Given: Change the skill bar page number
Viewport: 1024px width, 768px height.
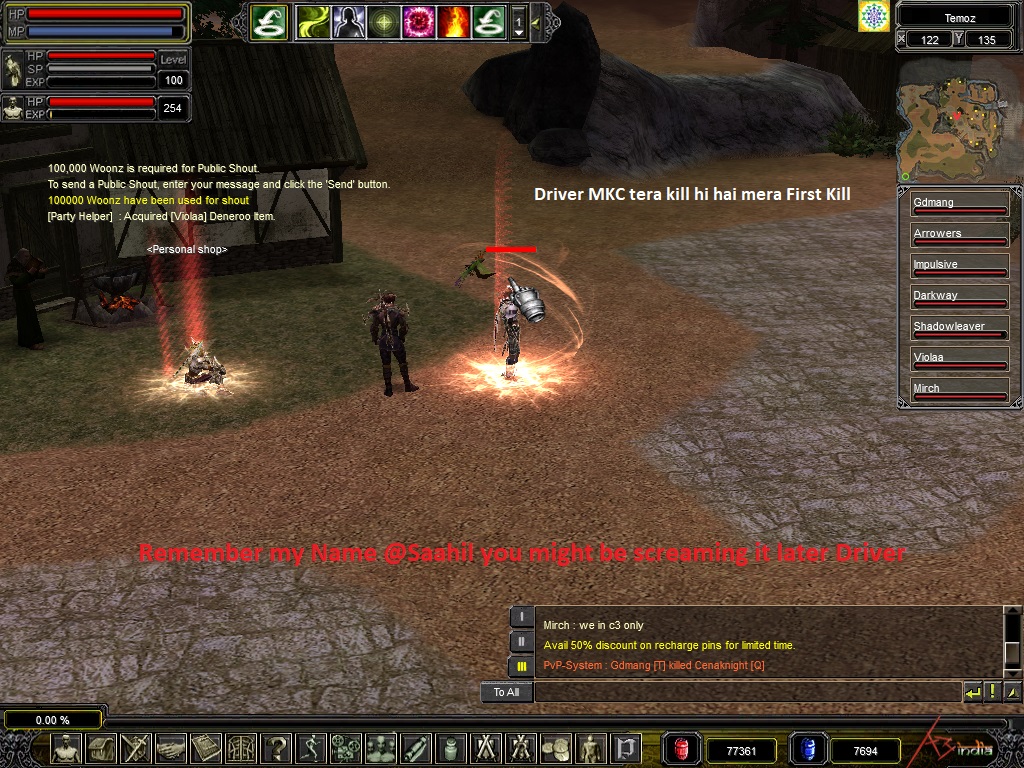Looking at the screenshot, I should 518,21.
